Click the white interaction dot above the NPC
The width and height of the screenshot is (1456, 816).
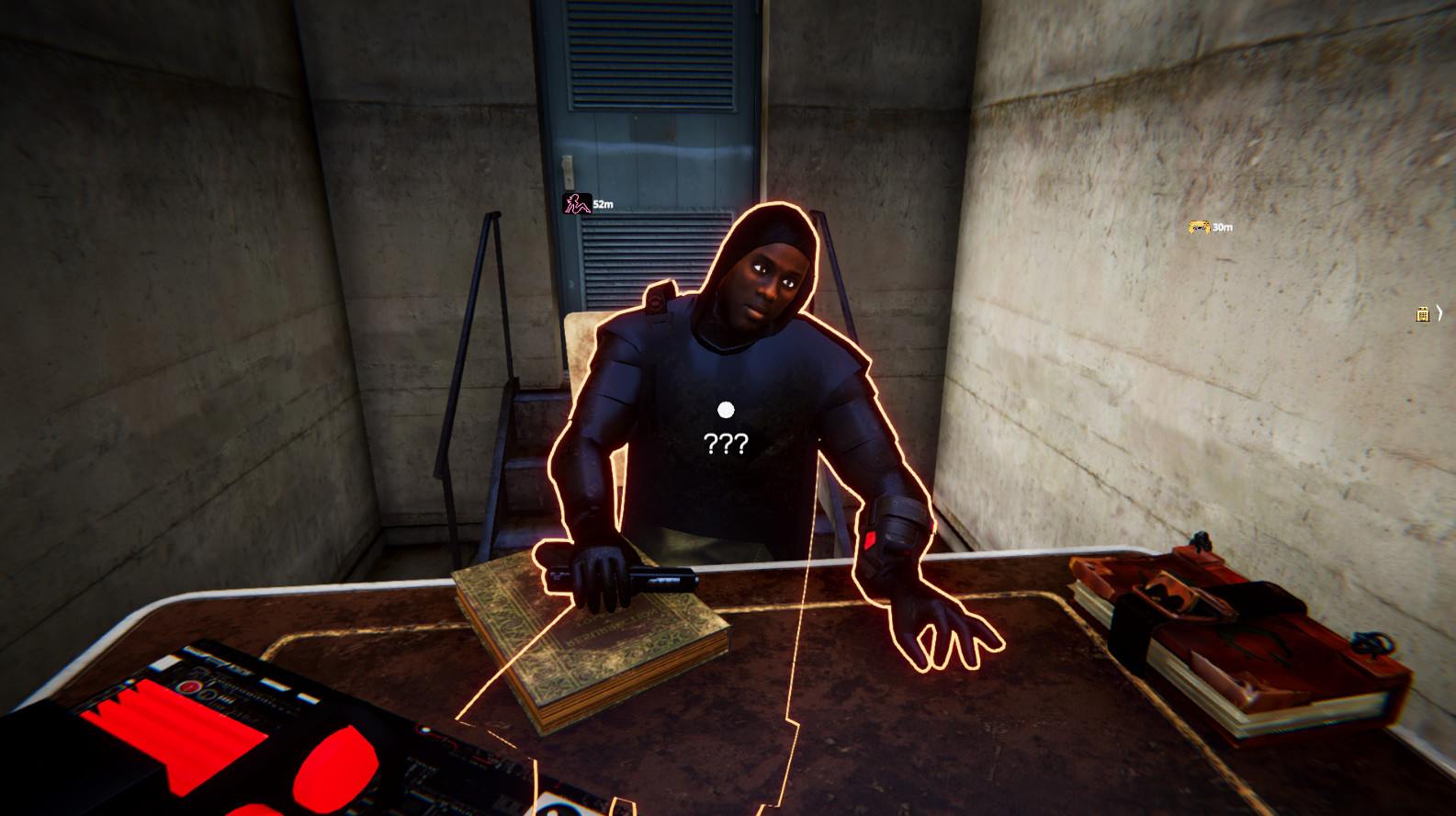coord(724,412)
